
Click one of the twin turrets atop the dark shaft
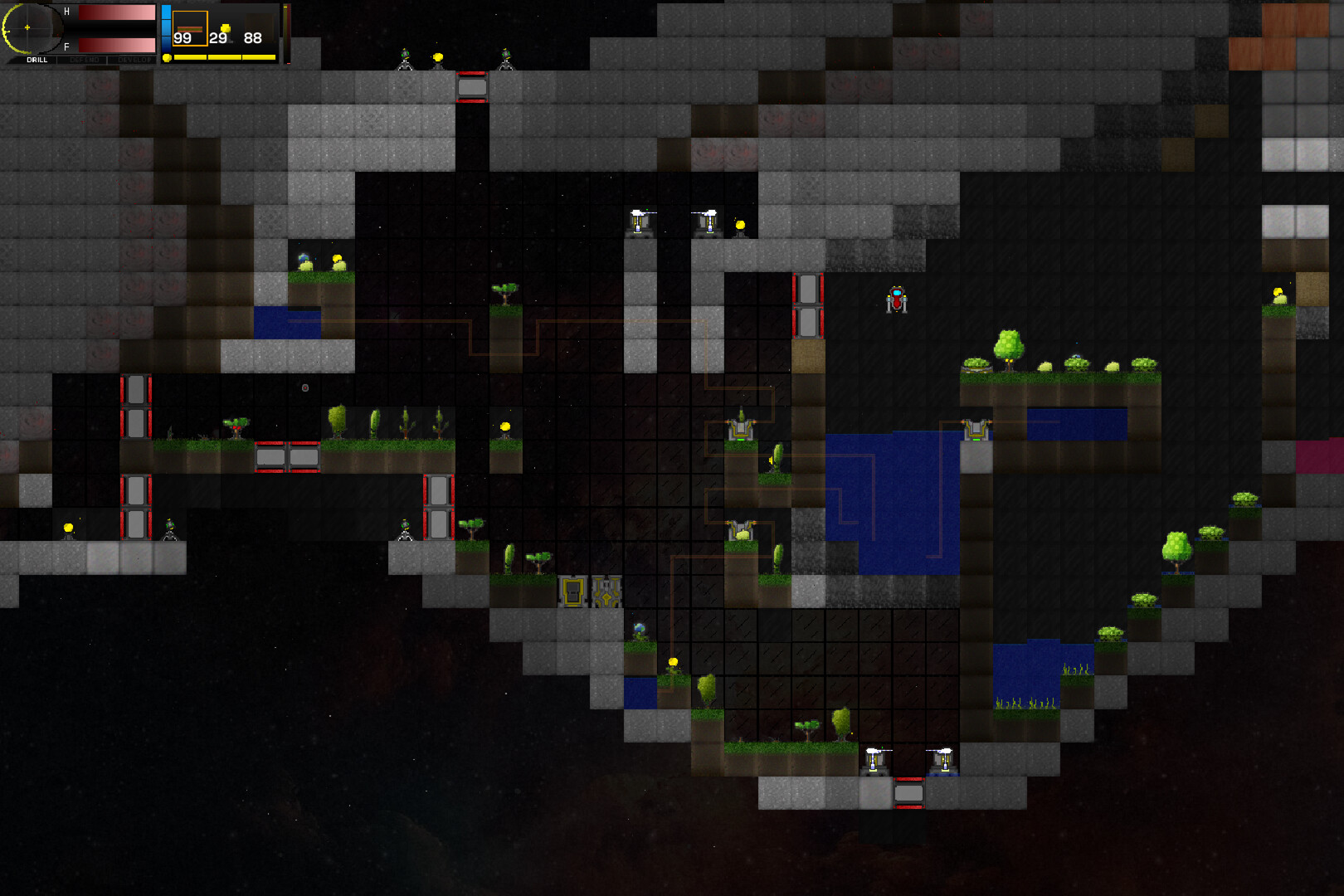point(640,224)
